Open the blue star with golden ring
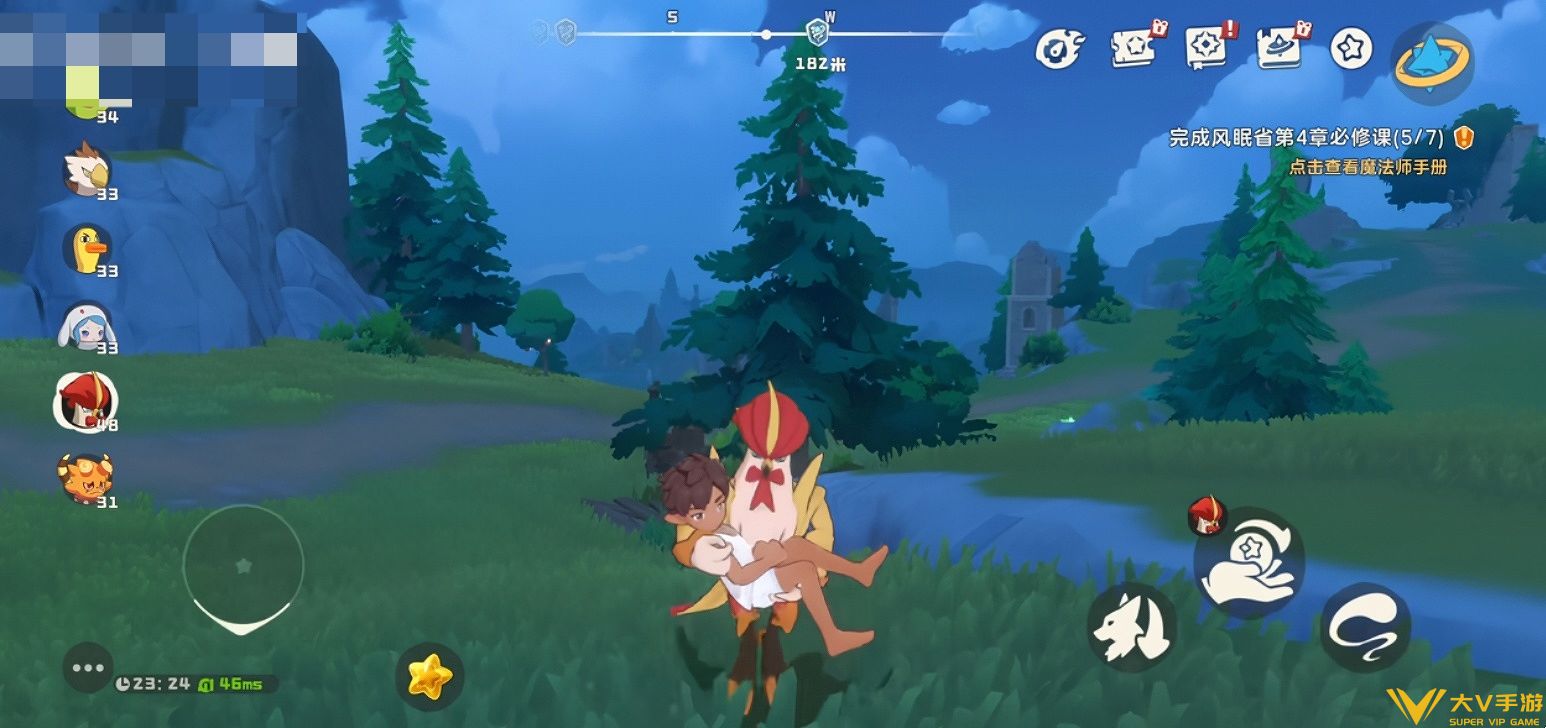 pyautogui.click(x=1432, y=62)
